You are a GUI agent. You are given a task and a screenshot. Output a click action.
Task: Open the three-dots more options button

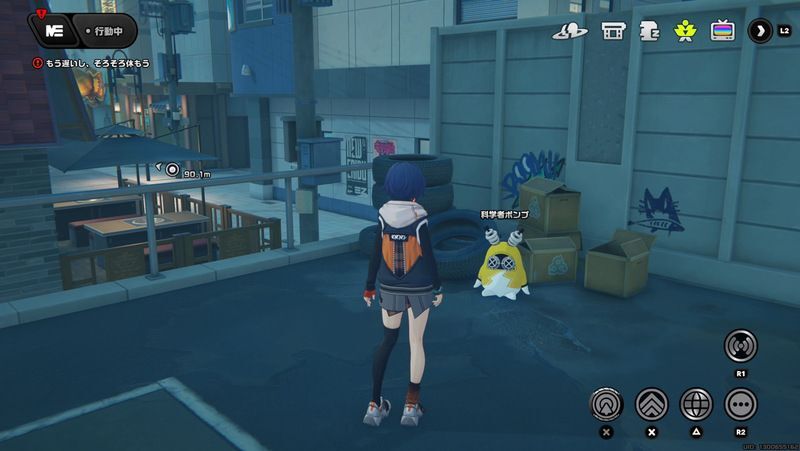741,404
